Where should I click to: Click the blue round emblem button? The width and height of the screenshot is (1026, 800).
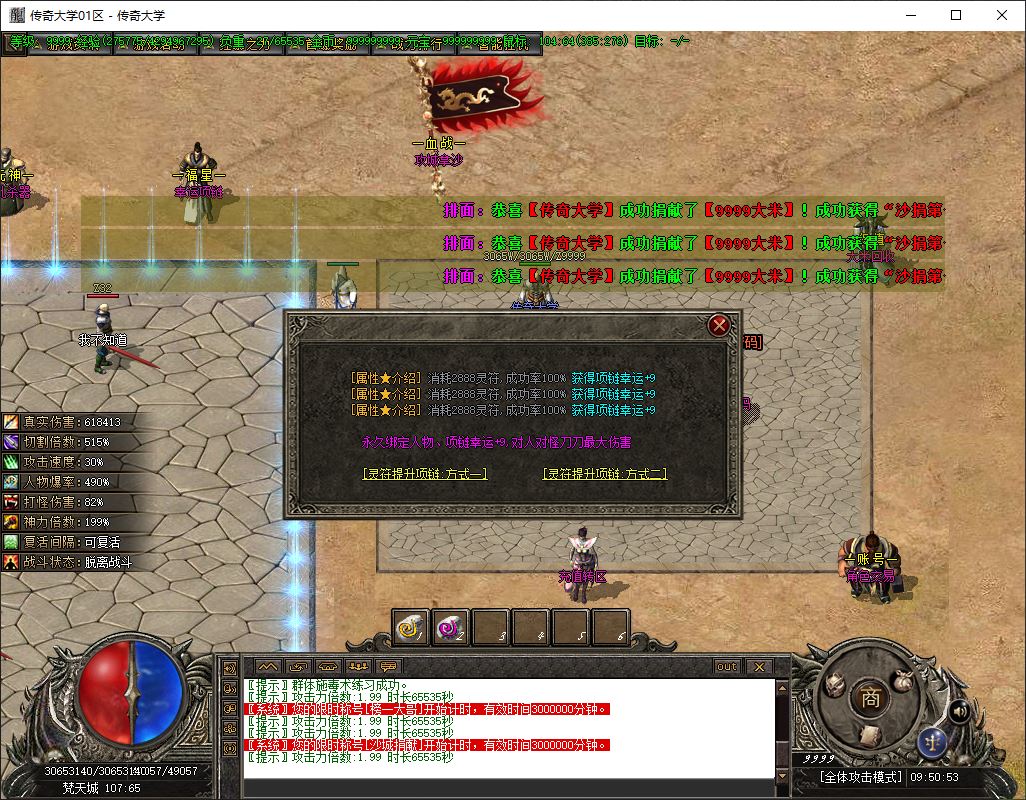pos(932,743)
